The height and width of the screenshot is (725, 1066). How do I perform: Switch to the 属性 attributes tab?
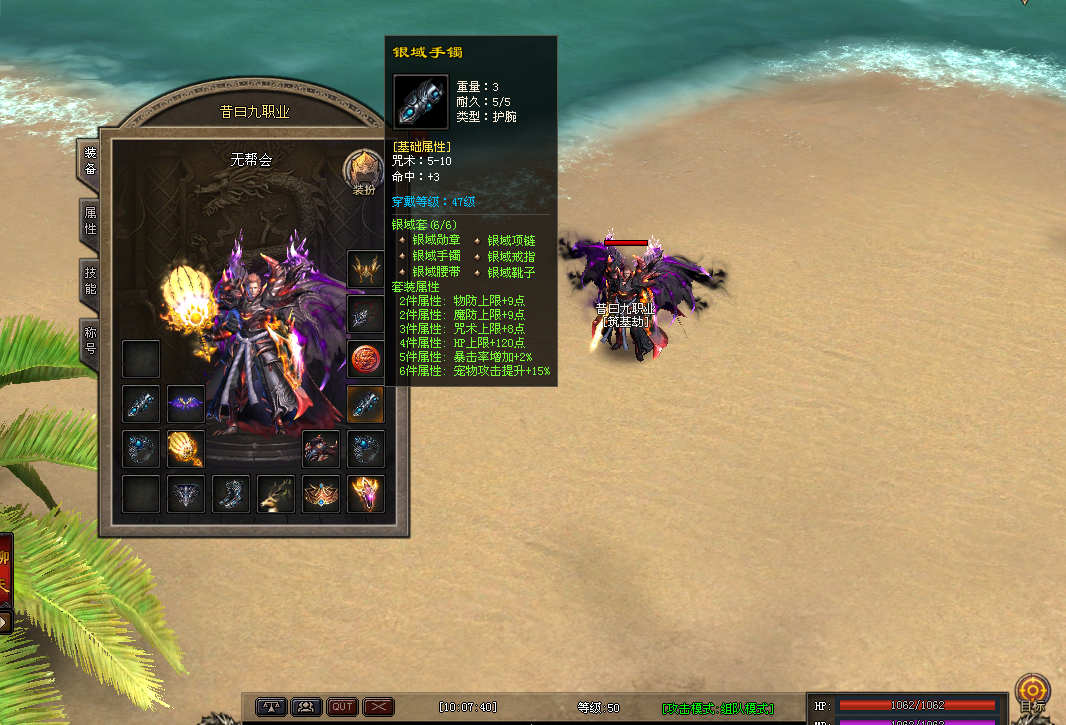tap(90, 221)
